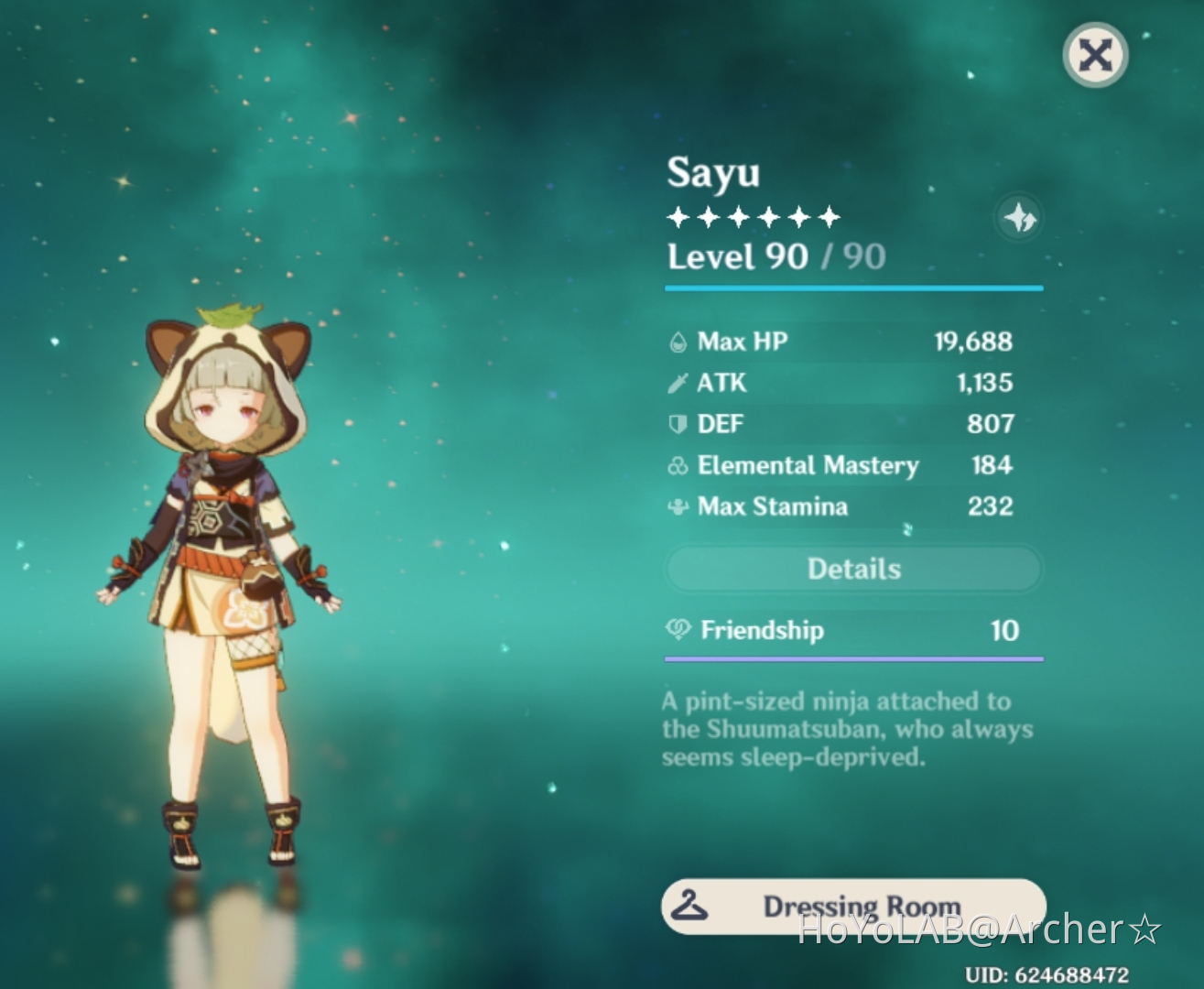Click the purple Friendship progress bar
Image resolution: width=1204 pixels, height=989 pixels.
(x=853, y=658)
